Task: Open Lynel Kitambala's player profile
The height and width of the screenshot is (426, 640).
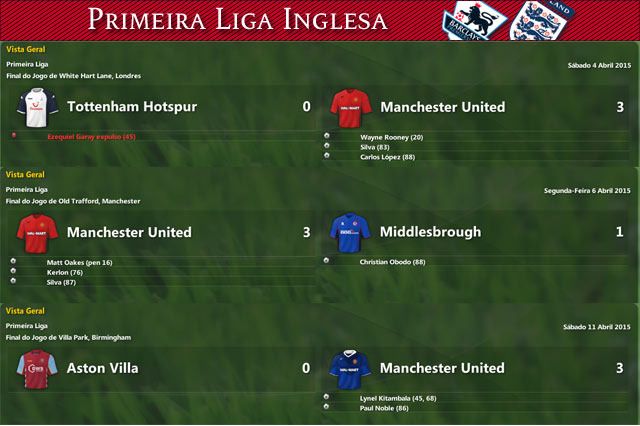Action: point(396,398)
